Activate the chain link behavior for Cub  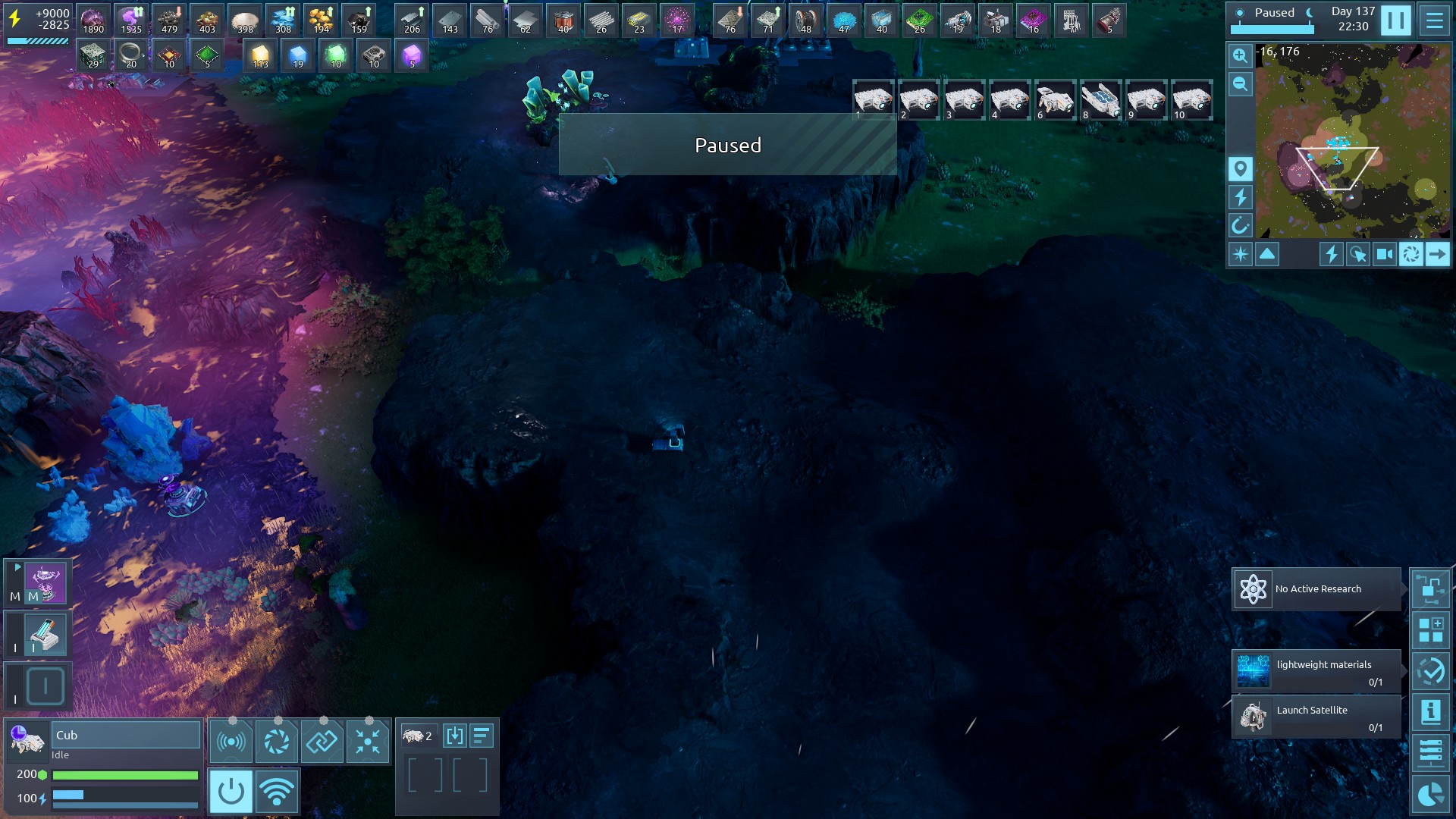click(x=322, y=741)
